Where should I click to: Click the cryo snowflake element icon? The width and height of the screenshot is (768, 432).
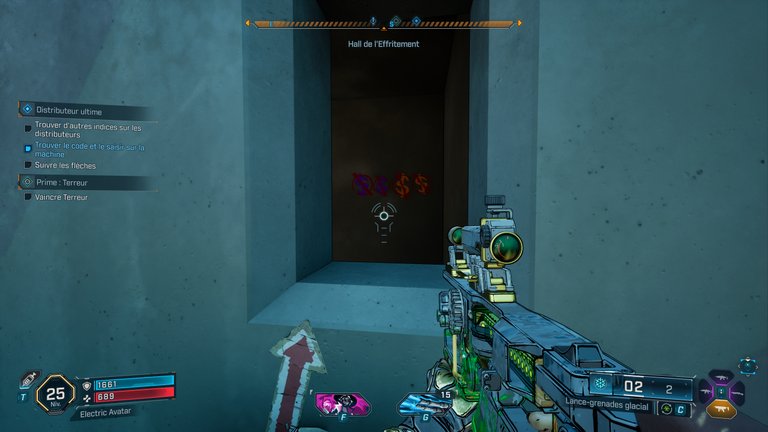pos(600,386)
